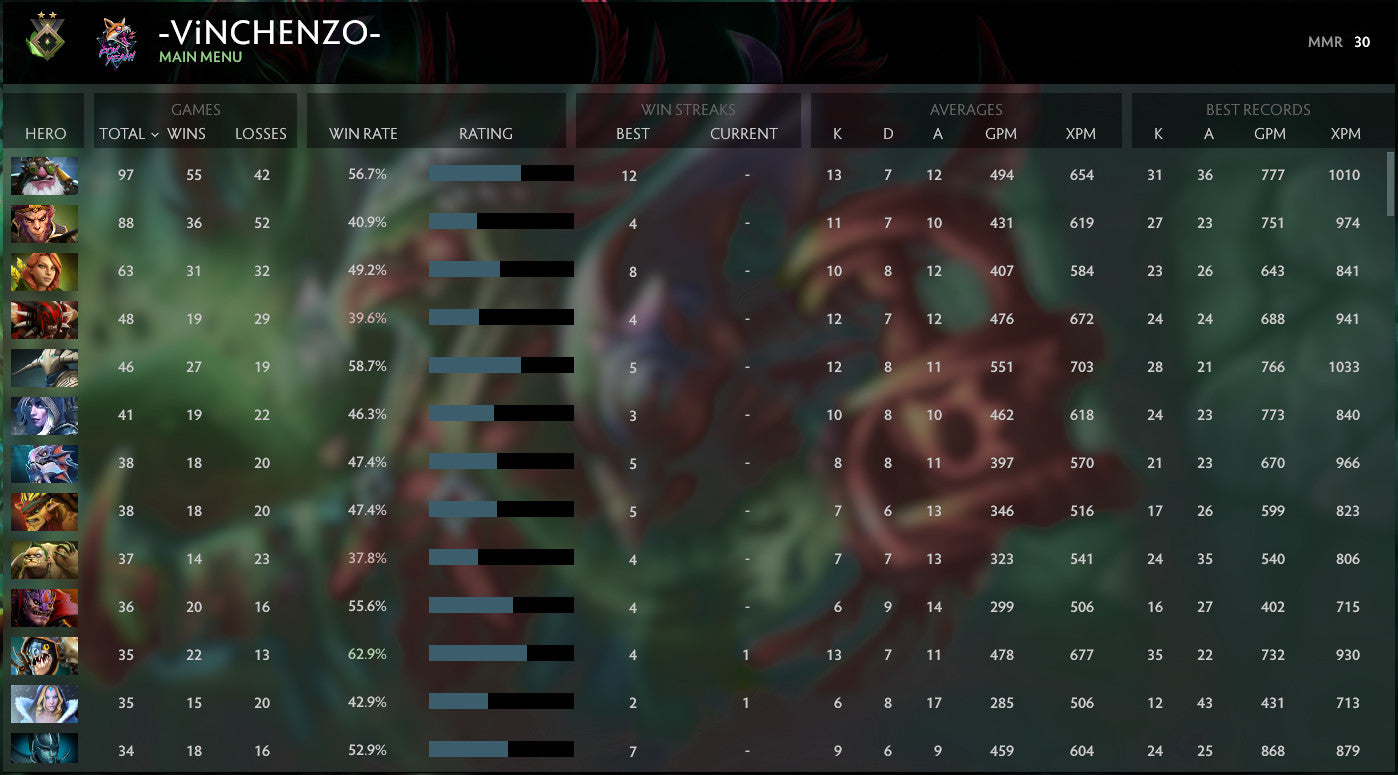
Task: Open Monkey King's hero statistics portrait
Action: click(44, 223)
